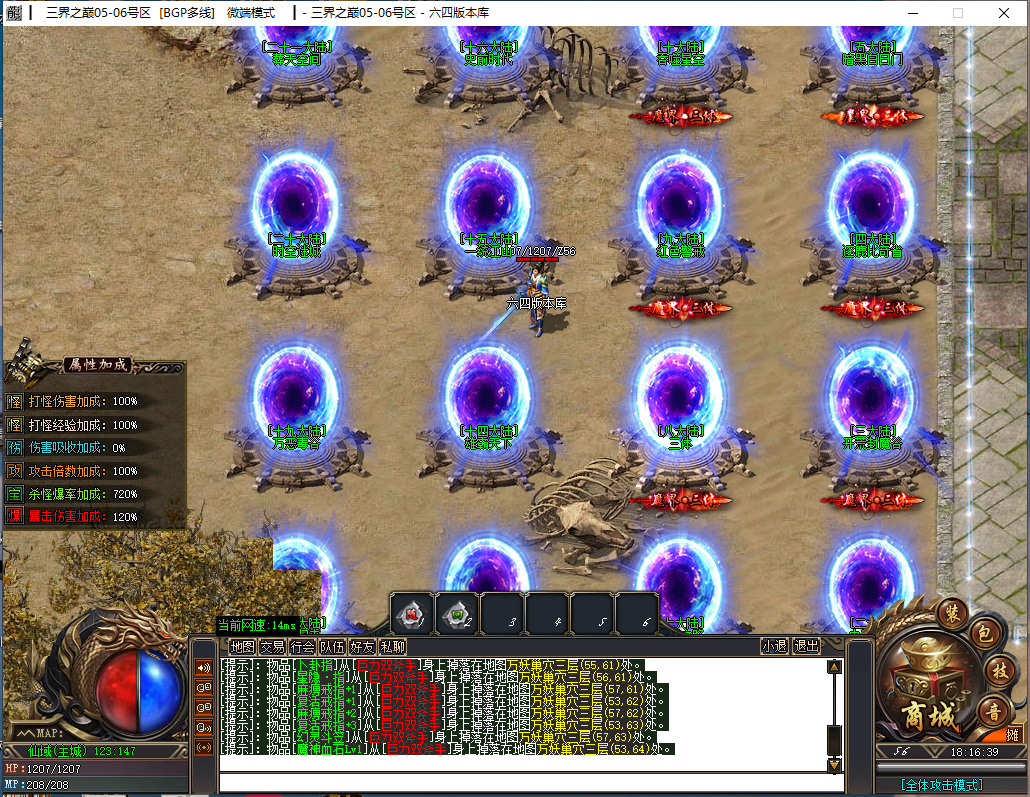
Task: Open the 包 bag round button
Action: 984,634
